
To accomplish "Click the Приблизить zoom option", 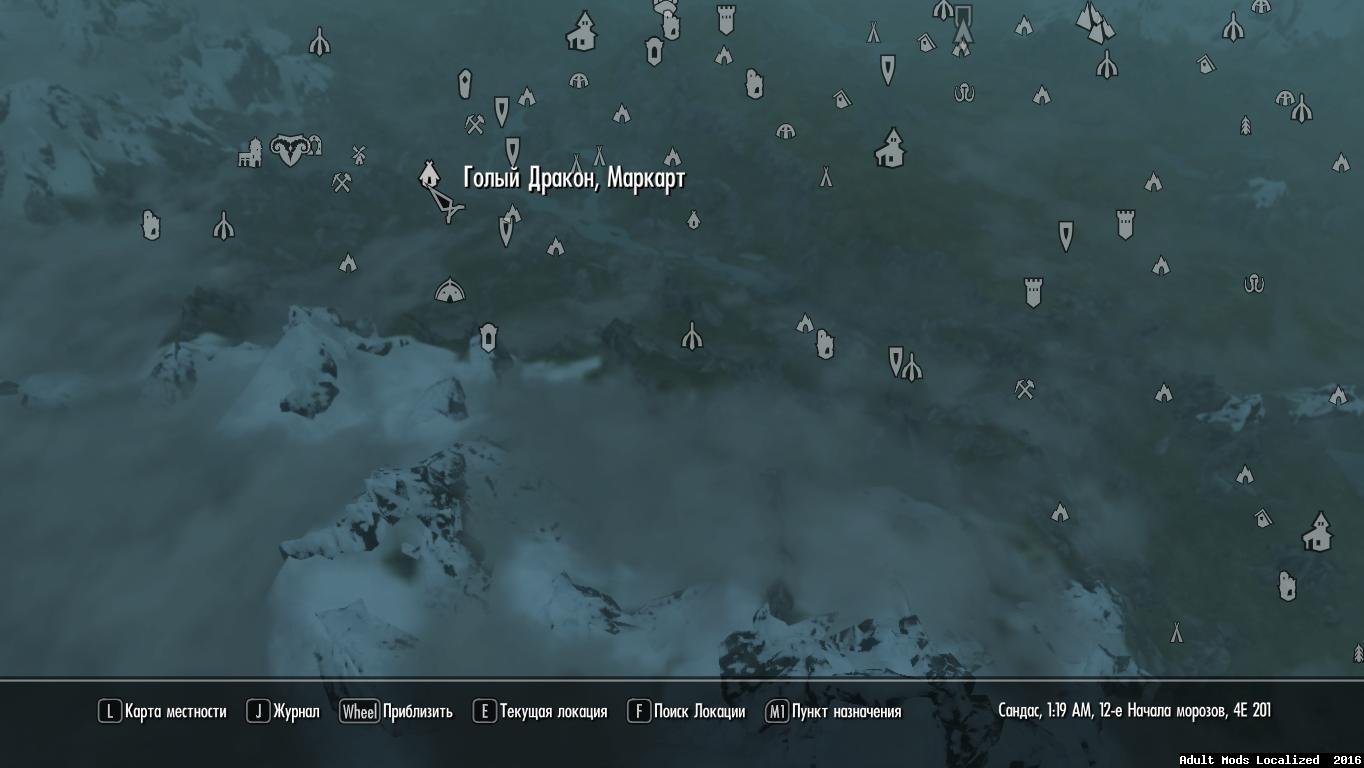I will [396, 712].
